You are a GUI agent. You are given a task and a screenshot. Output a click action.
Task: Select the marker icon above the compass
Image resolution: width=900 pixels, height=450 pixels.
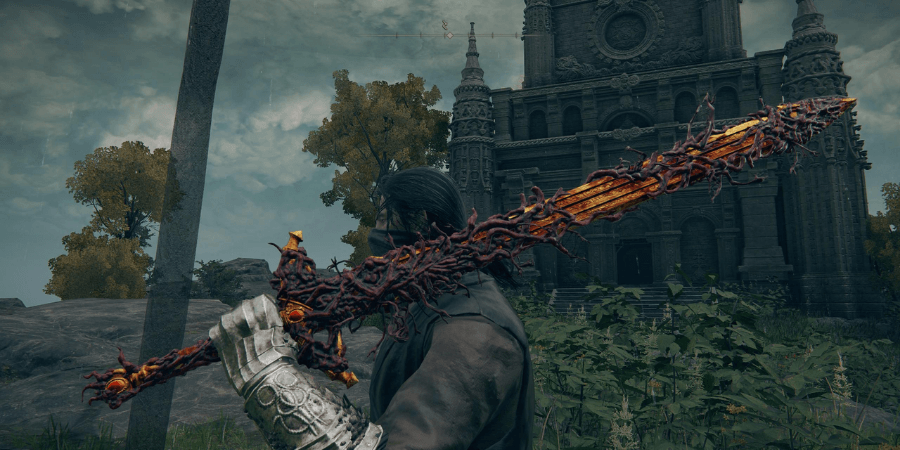pyautogui.click(x=445, y=25)
